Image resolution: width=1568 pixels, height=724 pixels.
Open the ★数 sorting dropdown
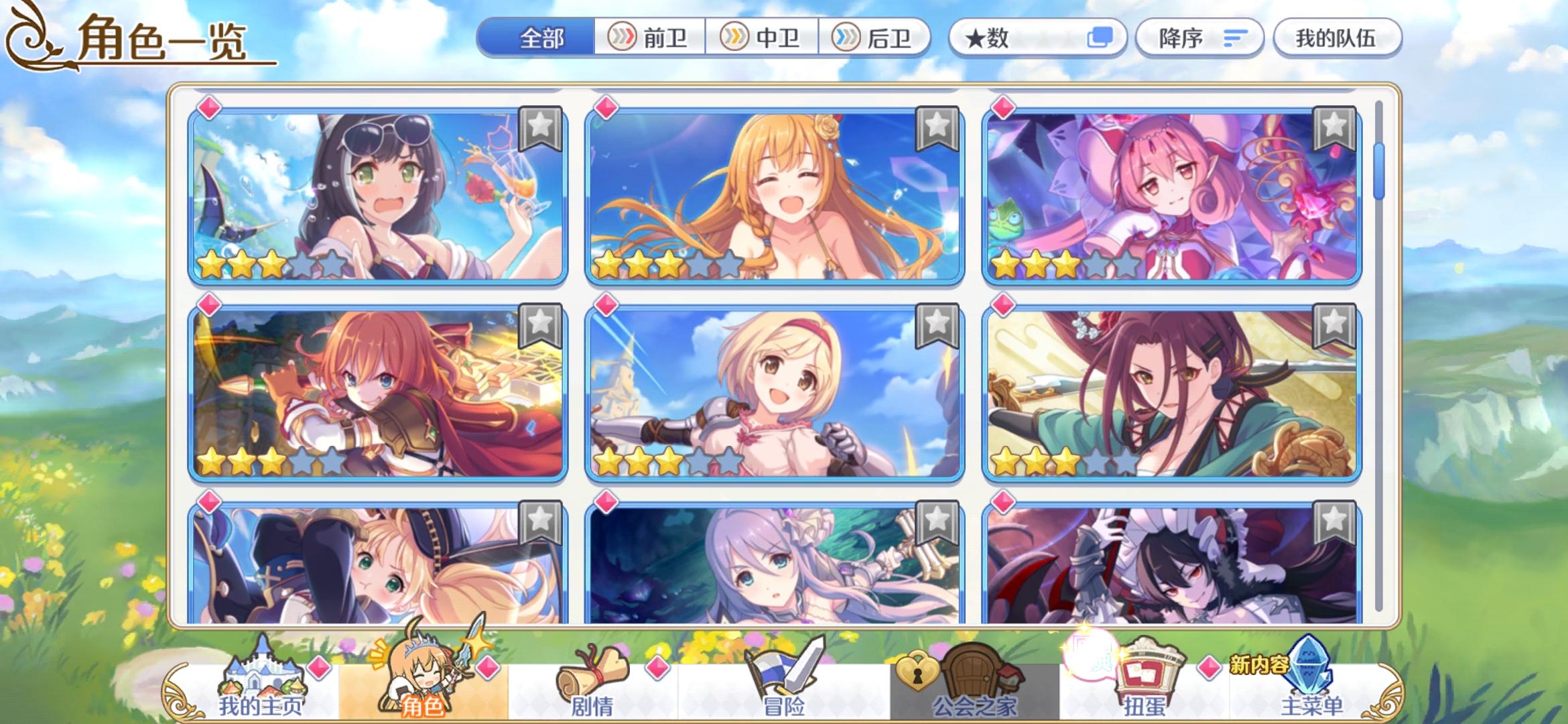click(x=1035, y=38)
